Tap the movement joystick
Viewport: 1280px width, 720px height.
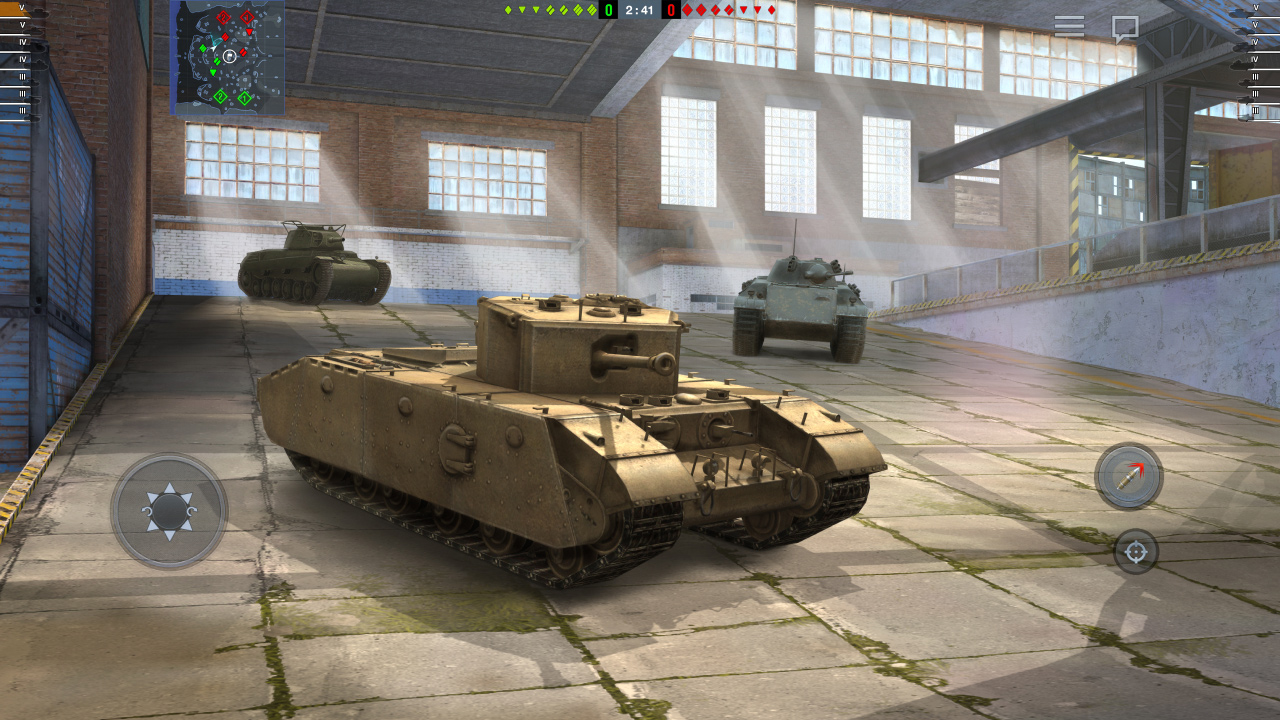pos(170,510)
